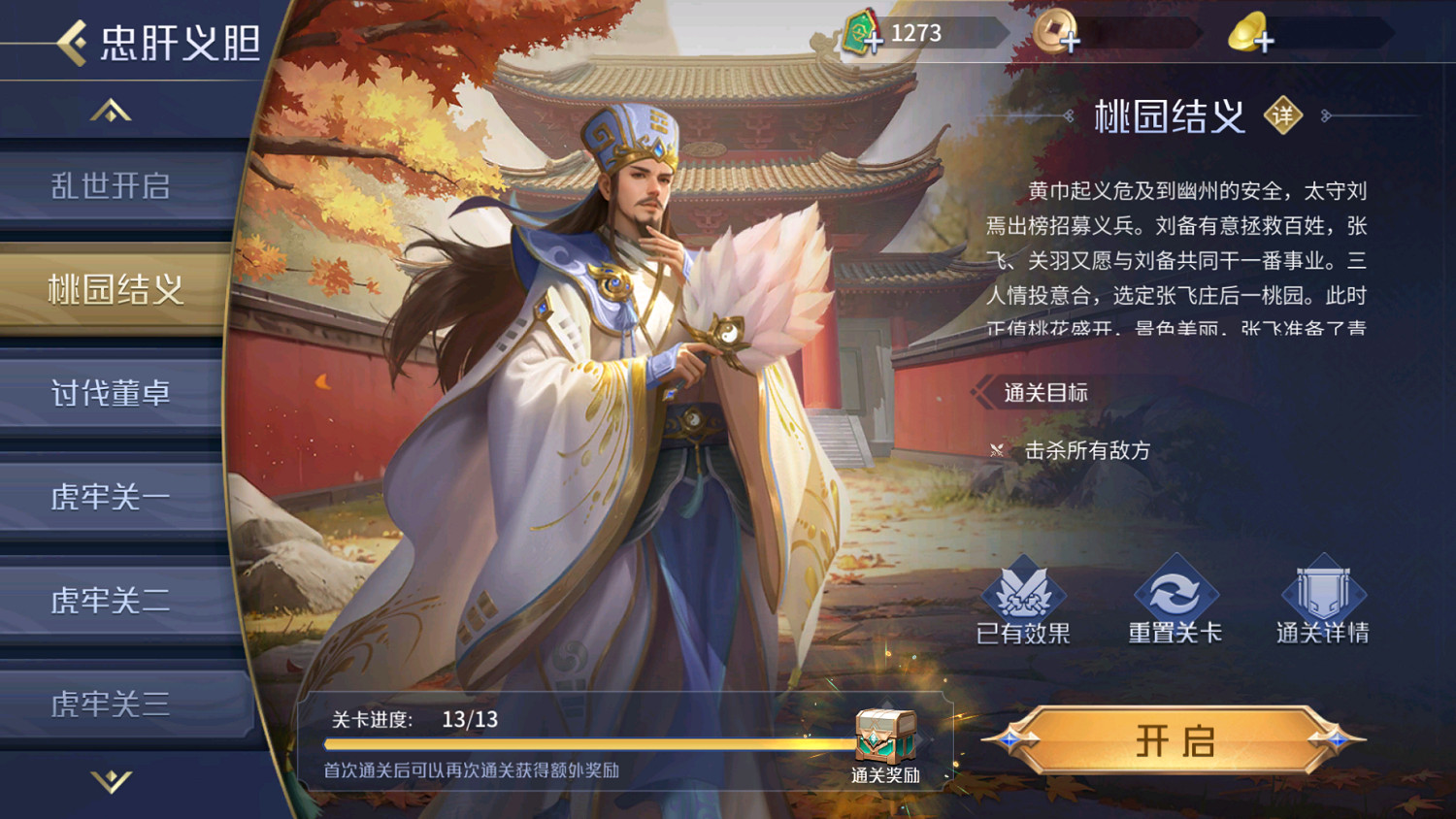Click the crossed-swords icon beside 击杀所有敌方
The image size is (1456, 819).
(x=997, y=449)
